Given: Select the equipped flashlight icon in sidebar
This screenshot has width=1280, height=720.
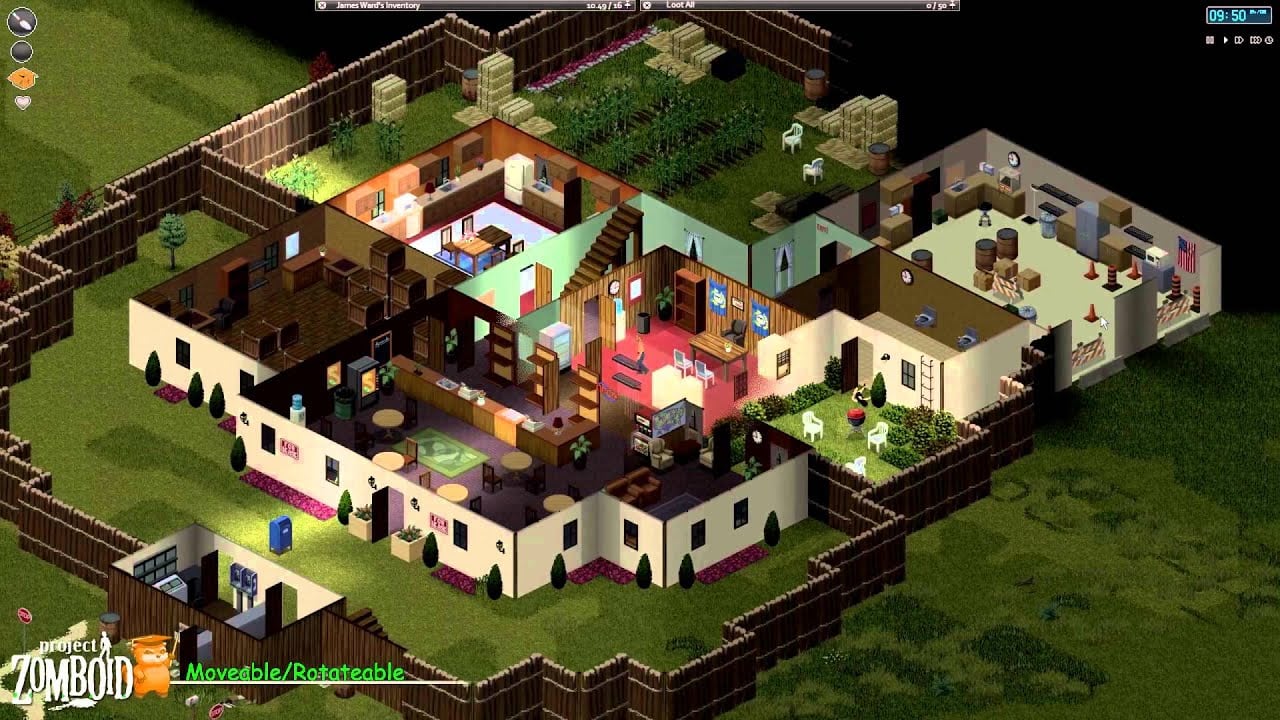Looking at the screenshot, I should click(22, 22).
